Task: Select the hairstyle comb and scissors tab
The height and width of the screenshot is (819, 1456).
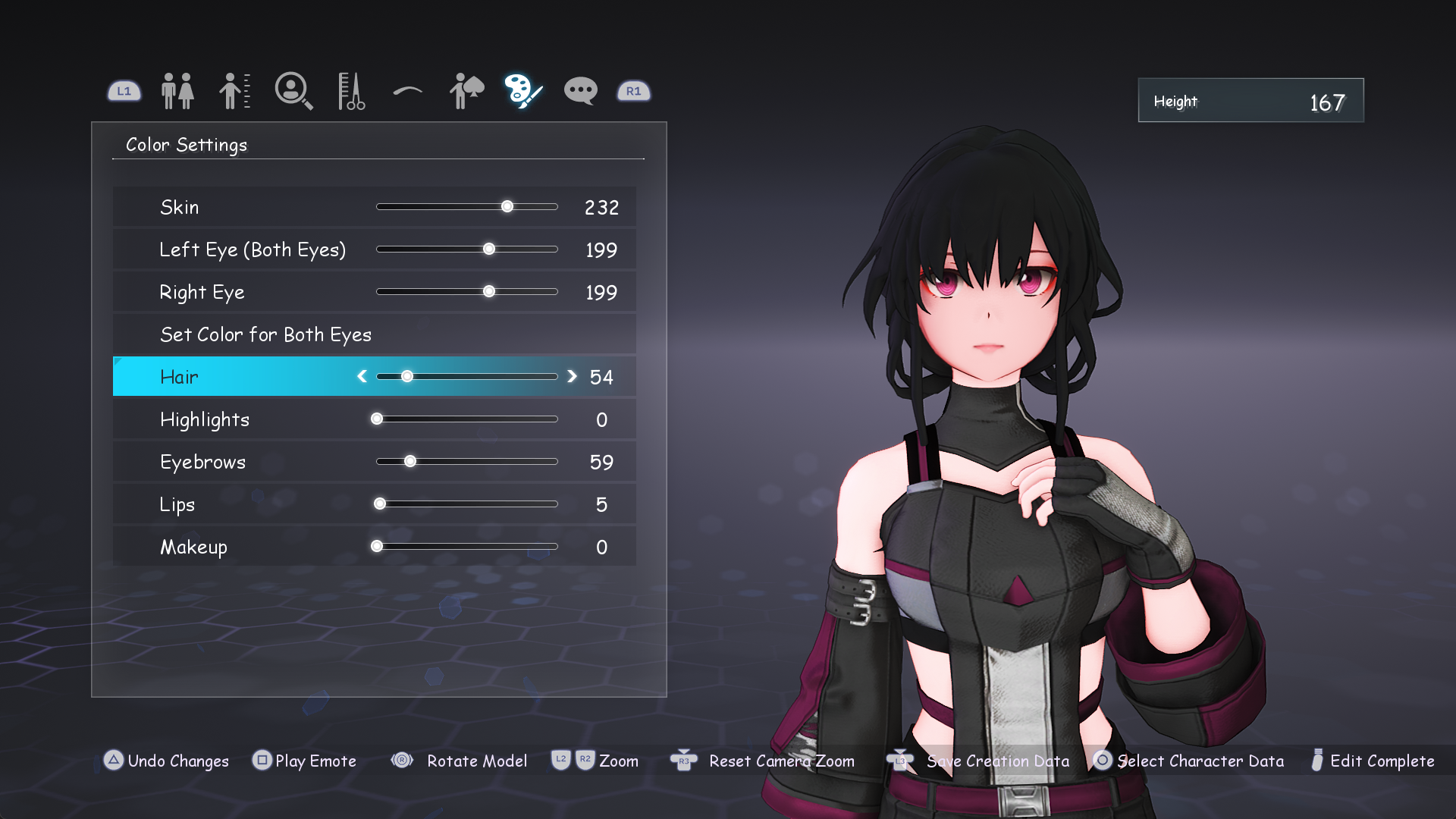Action: click(351, 91)
